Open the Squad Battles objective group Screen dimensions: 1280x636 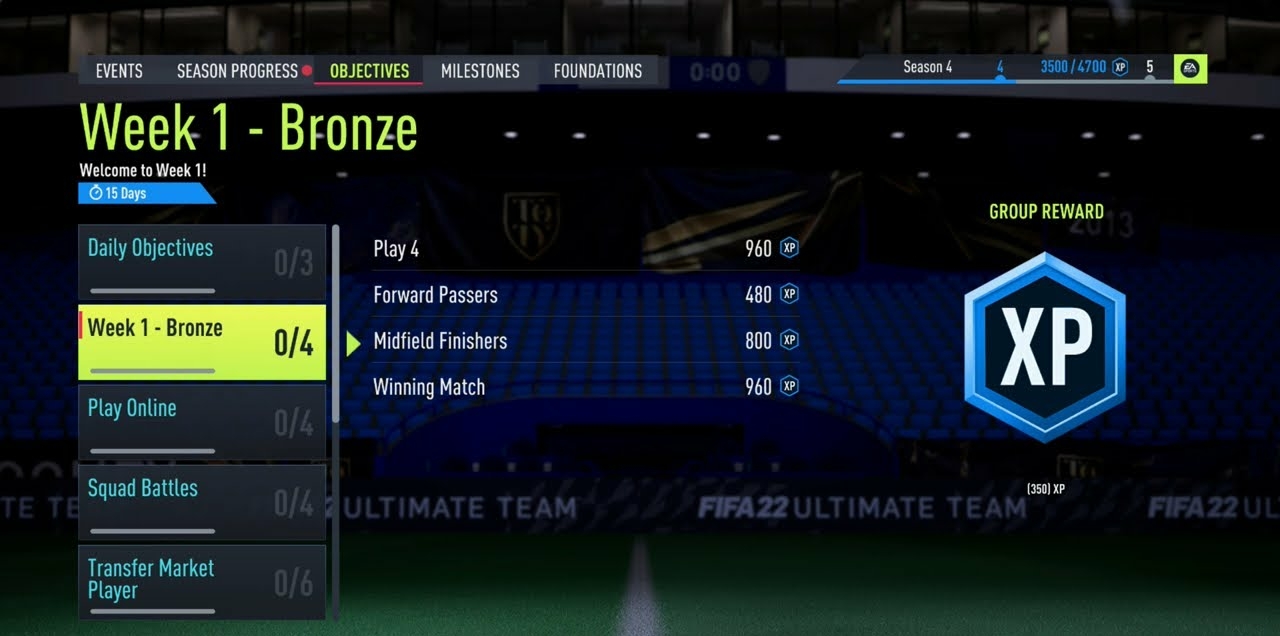coord(202,502)
